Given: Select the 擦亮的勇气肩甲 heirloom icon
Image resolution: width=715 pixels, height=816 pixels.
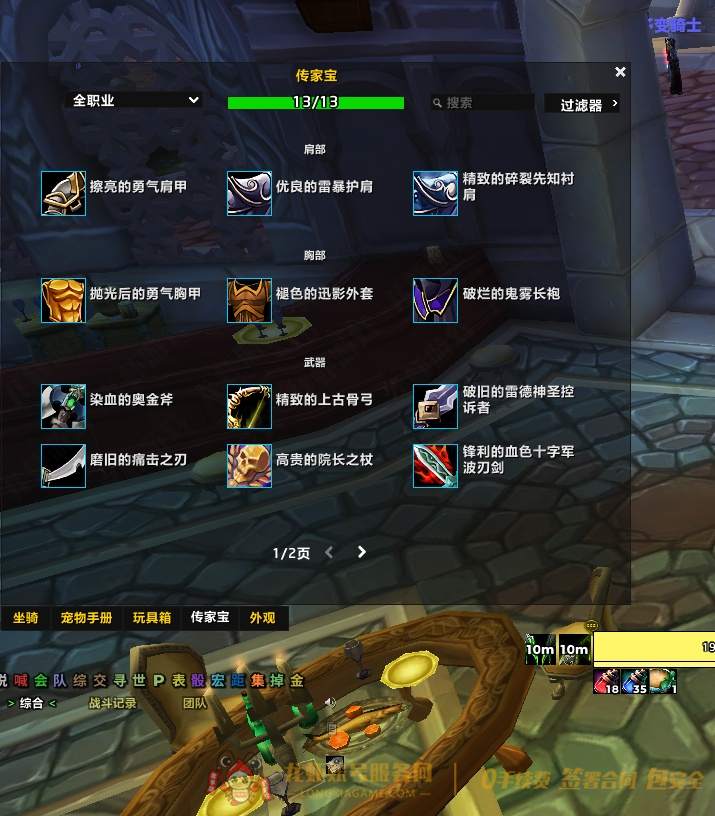Looking at the screenshot, I should pos(63,193).
